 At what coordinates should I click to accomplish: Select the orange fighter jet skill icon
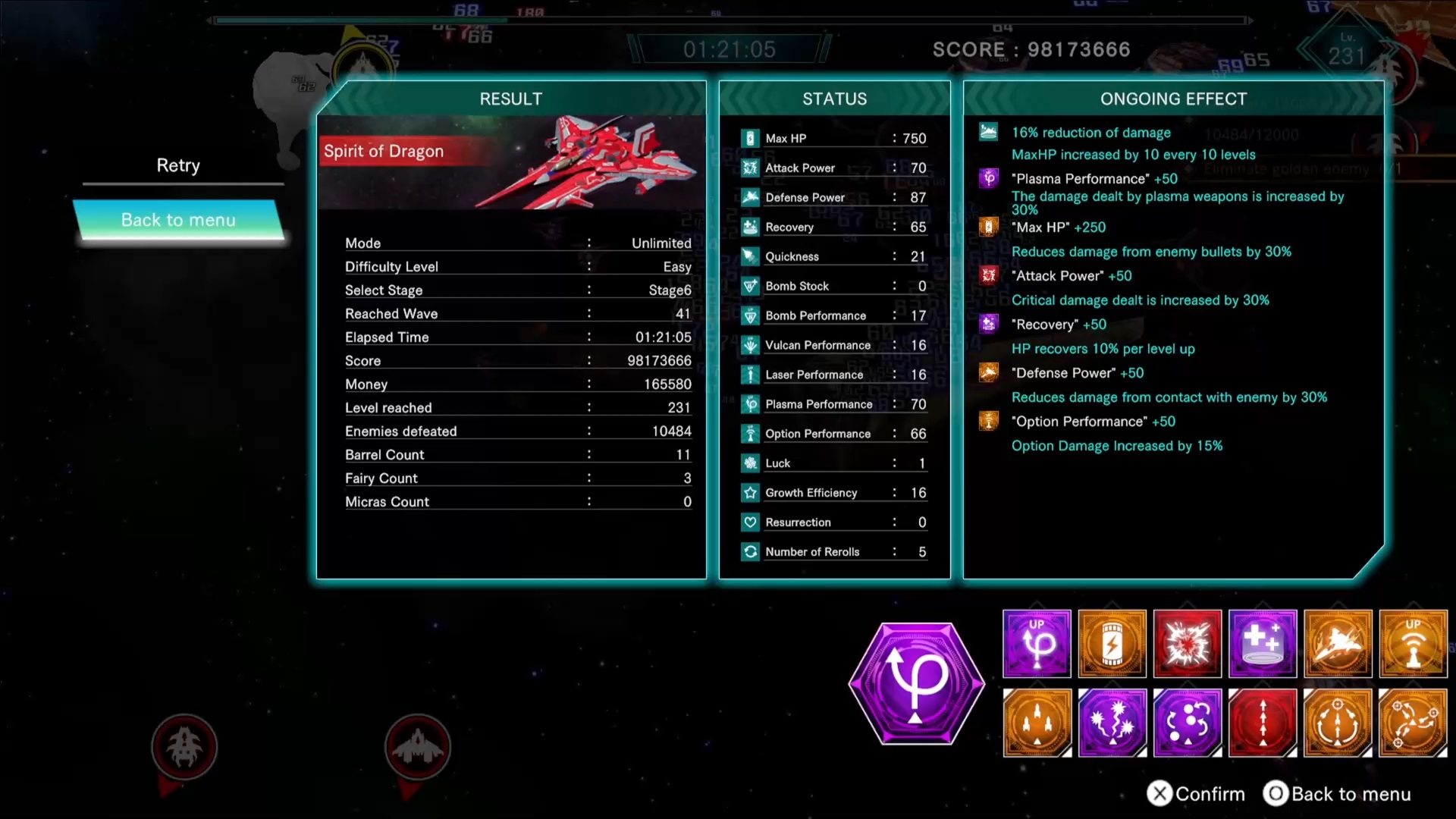coord(1338,644)
